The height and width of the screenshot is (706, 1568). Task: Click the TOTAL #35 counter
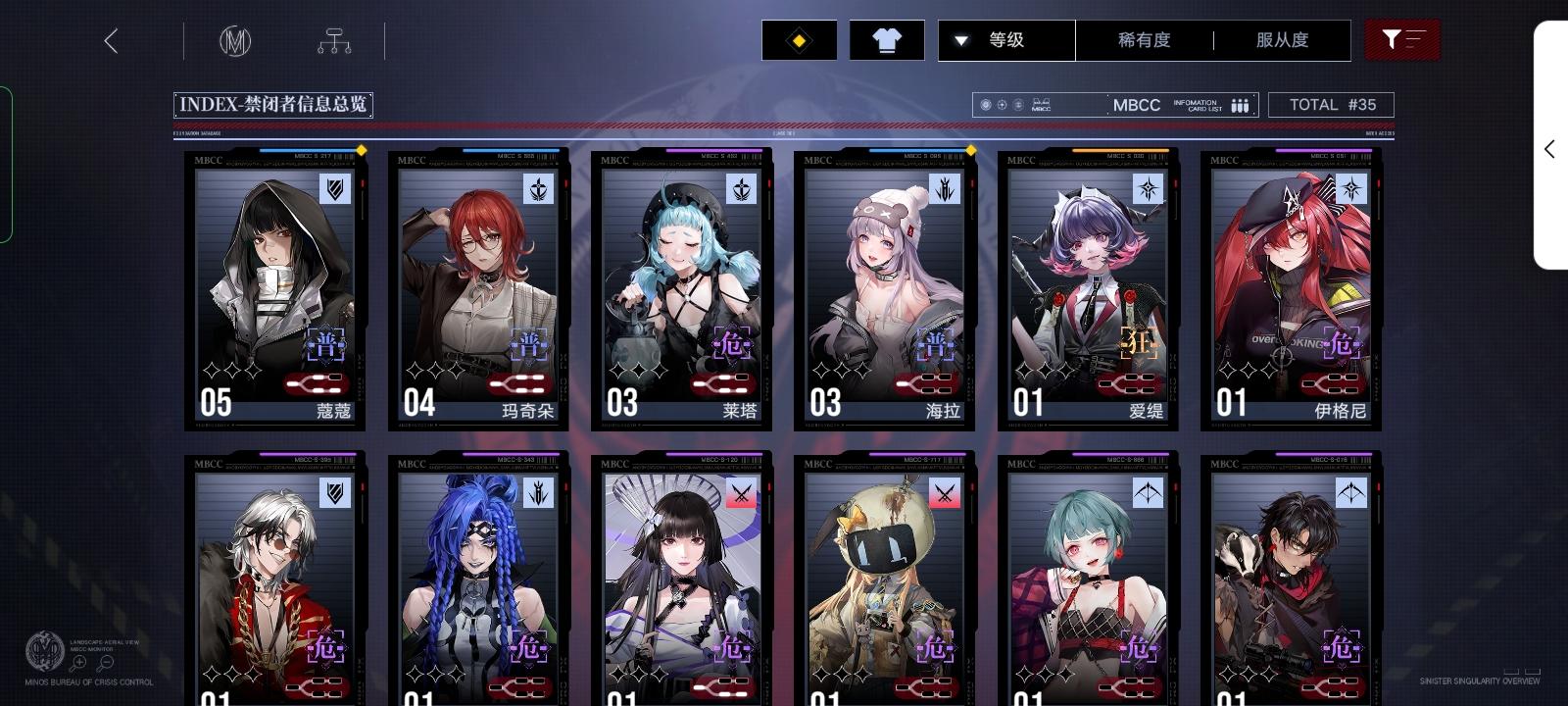[x=1332, y=104]
